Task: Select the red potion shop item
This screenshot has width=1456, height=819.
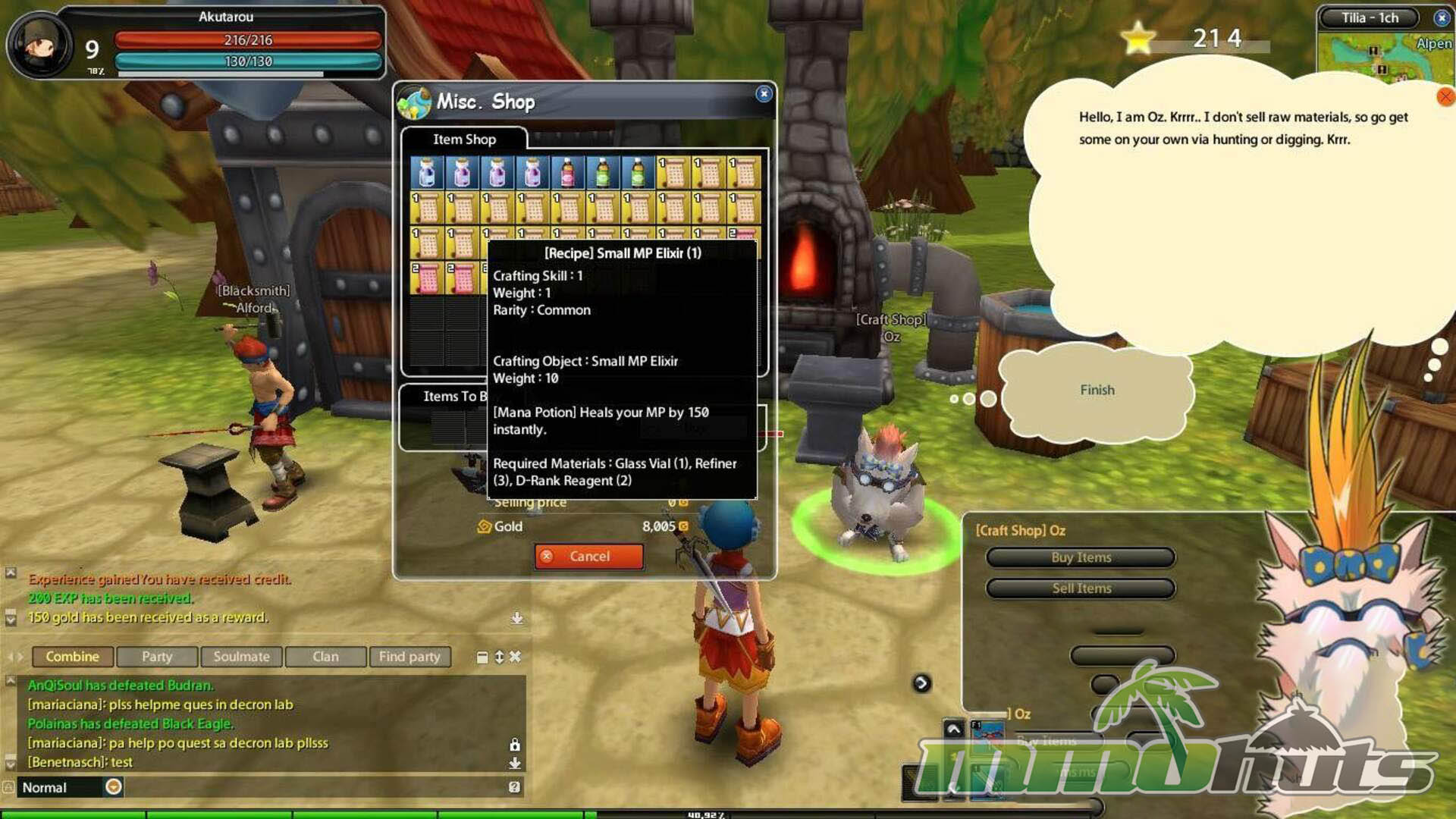Action: tap(567, 173)
